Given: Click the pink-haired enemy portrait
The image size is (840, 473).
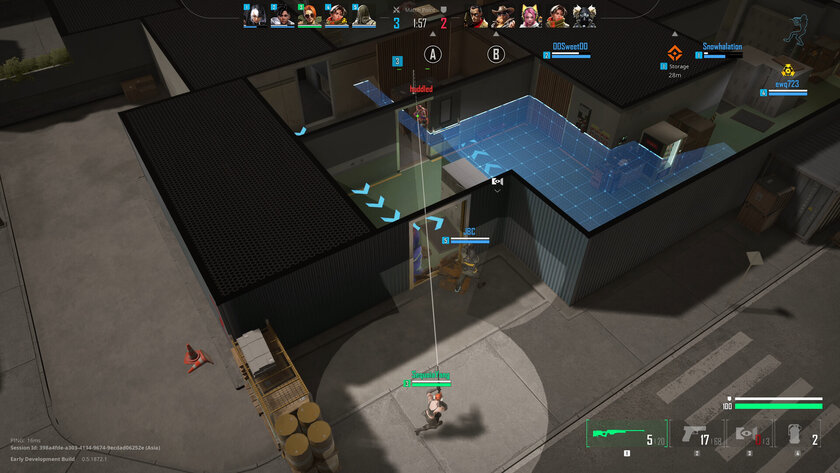Looking at the screenshot, I should pyautogui.click(x=530, y=15).
